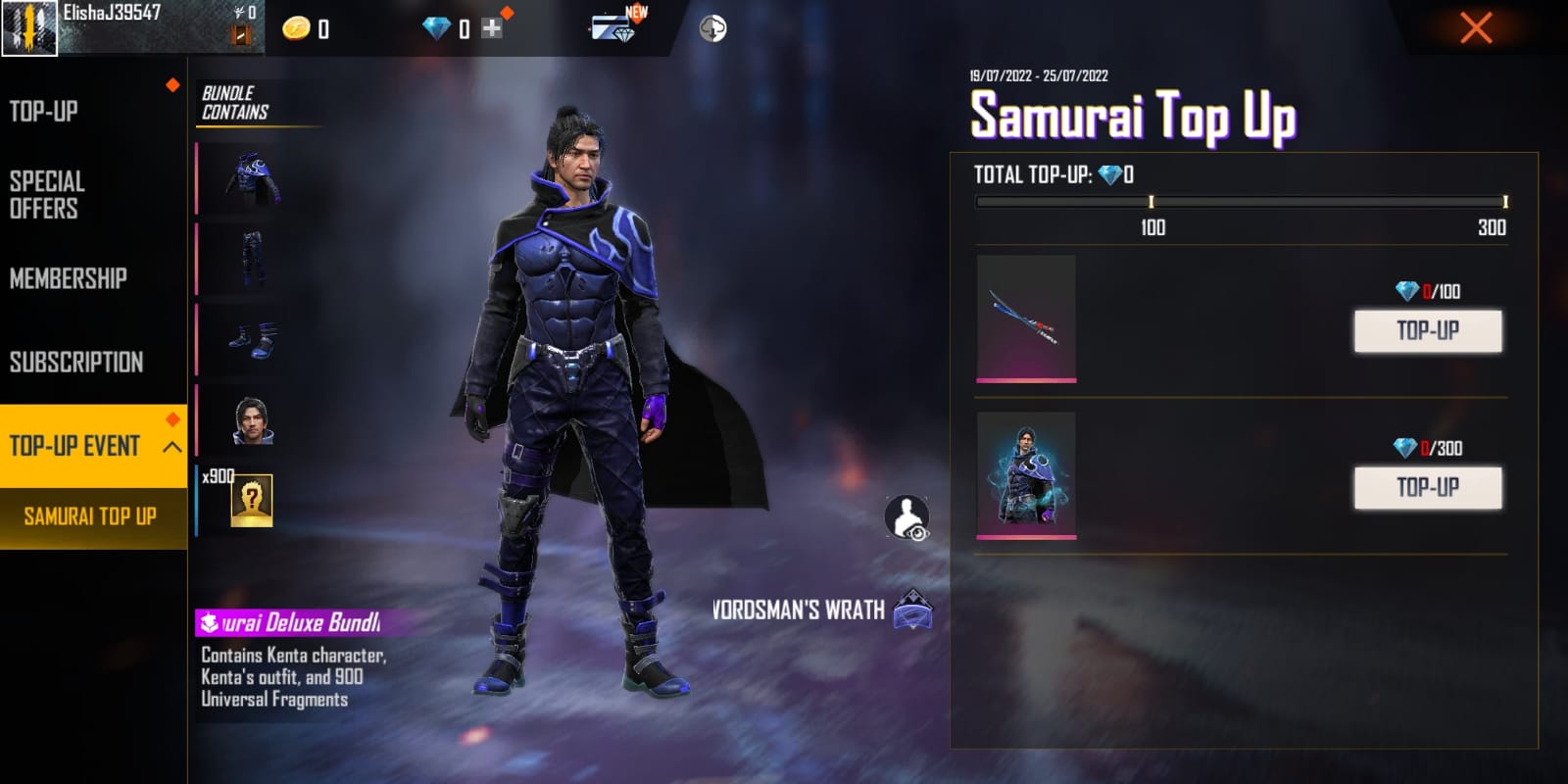Go to the Subscription section
The height and width of the screenshot is (784, 1568).
click(x=76, y=362)
